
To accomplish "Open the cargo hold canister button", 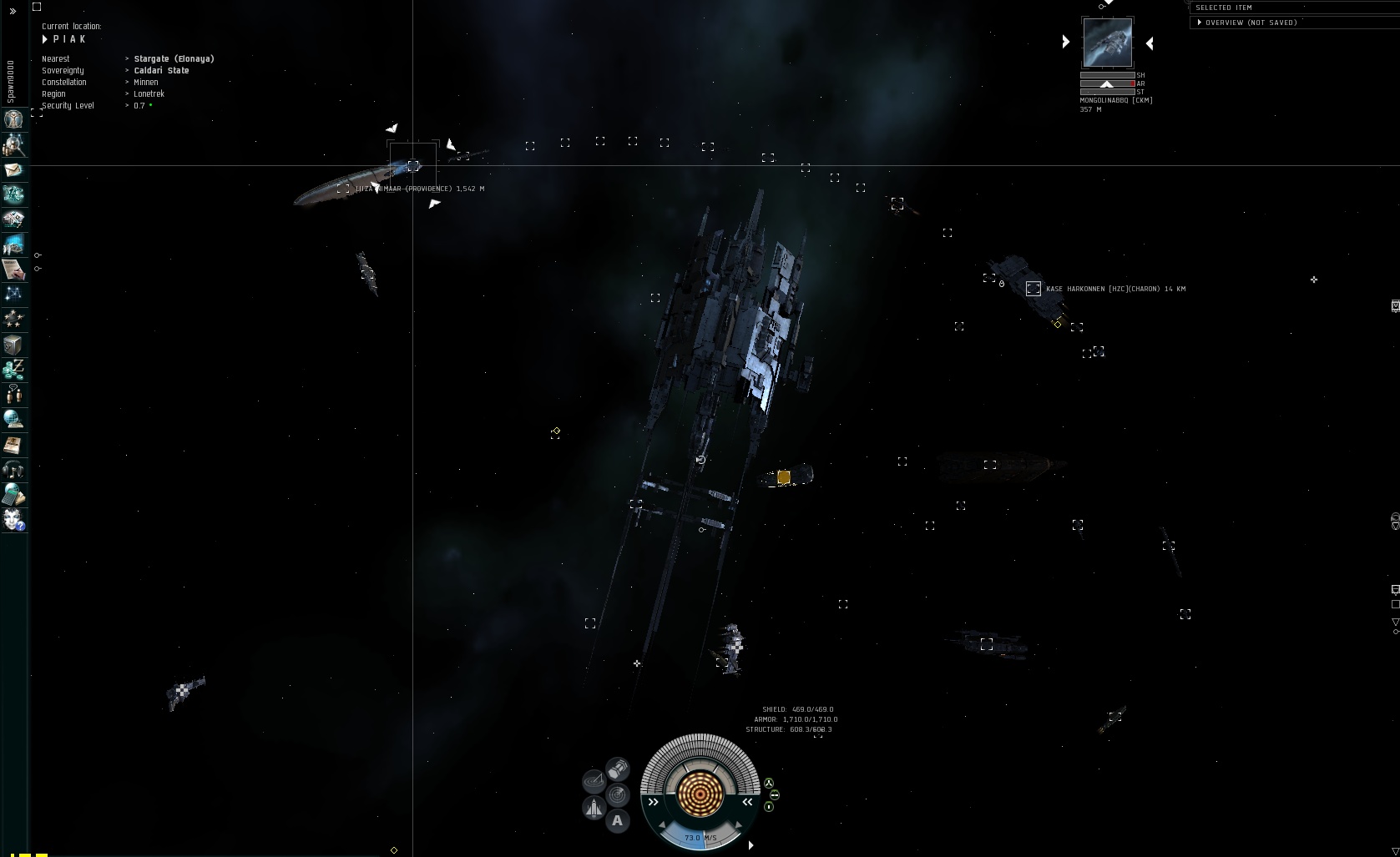I will point(618,768).
